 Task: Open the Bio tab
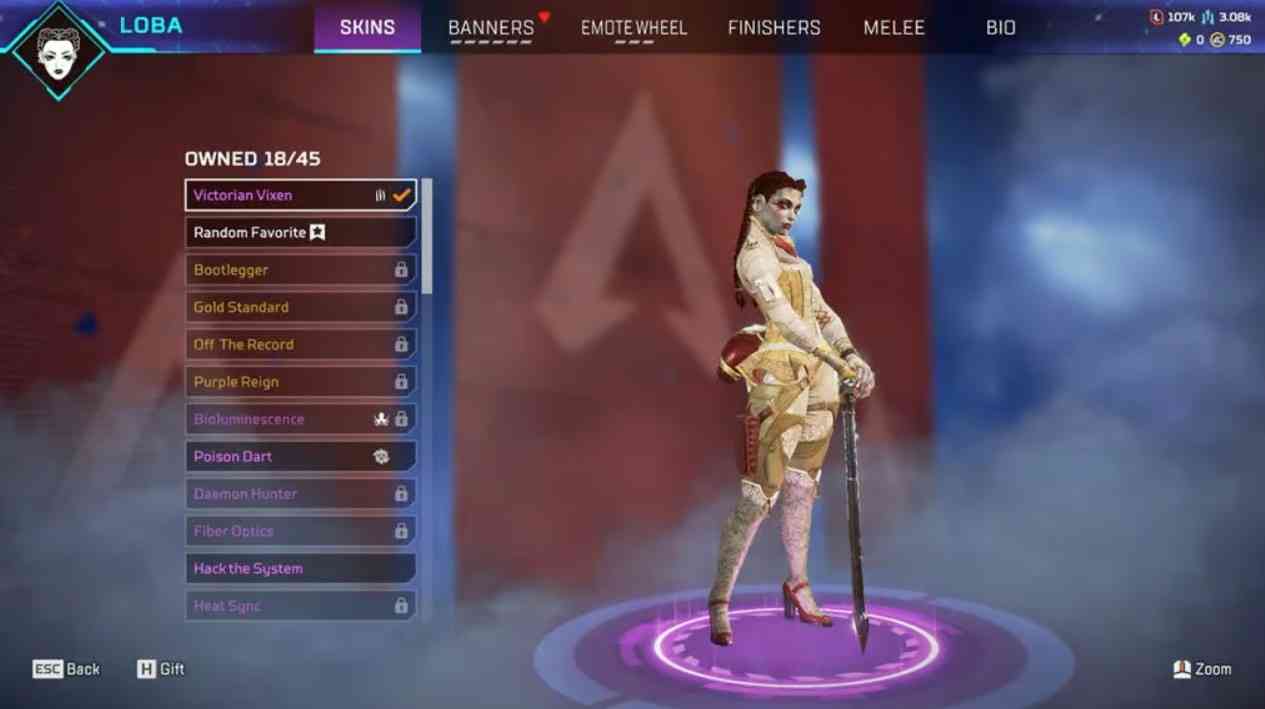pyautogui.click(x=1001, y=28)
